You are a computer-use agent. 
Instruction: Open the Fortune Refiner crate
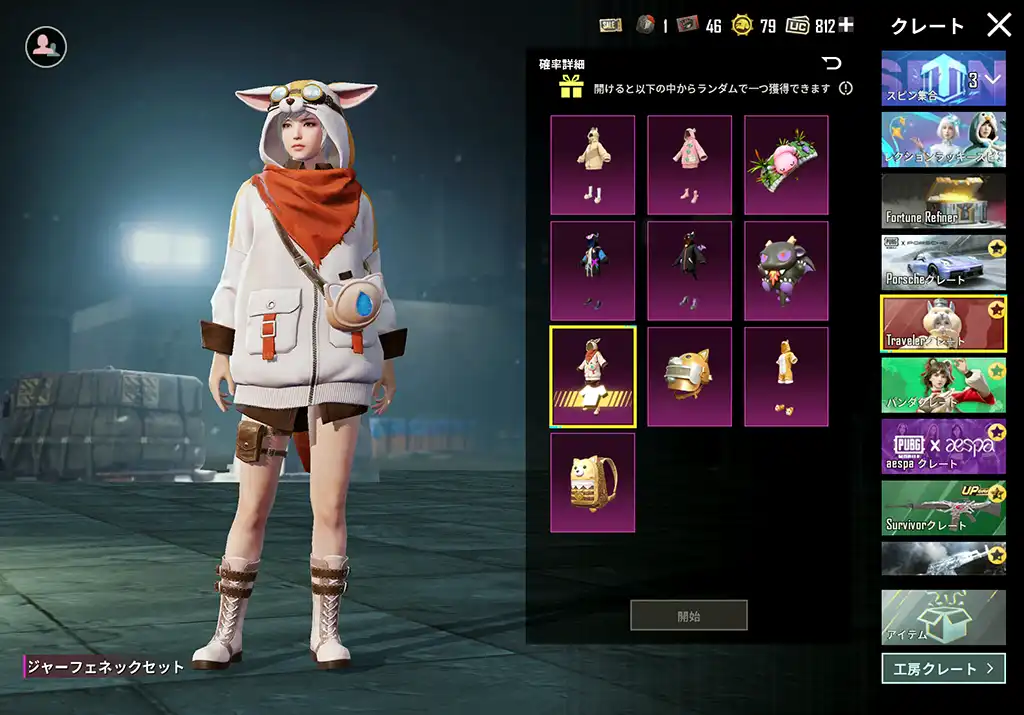pos(943,201)
